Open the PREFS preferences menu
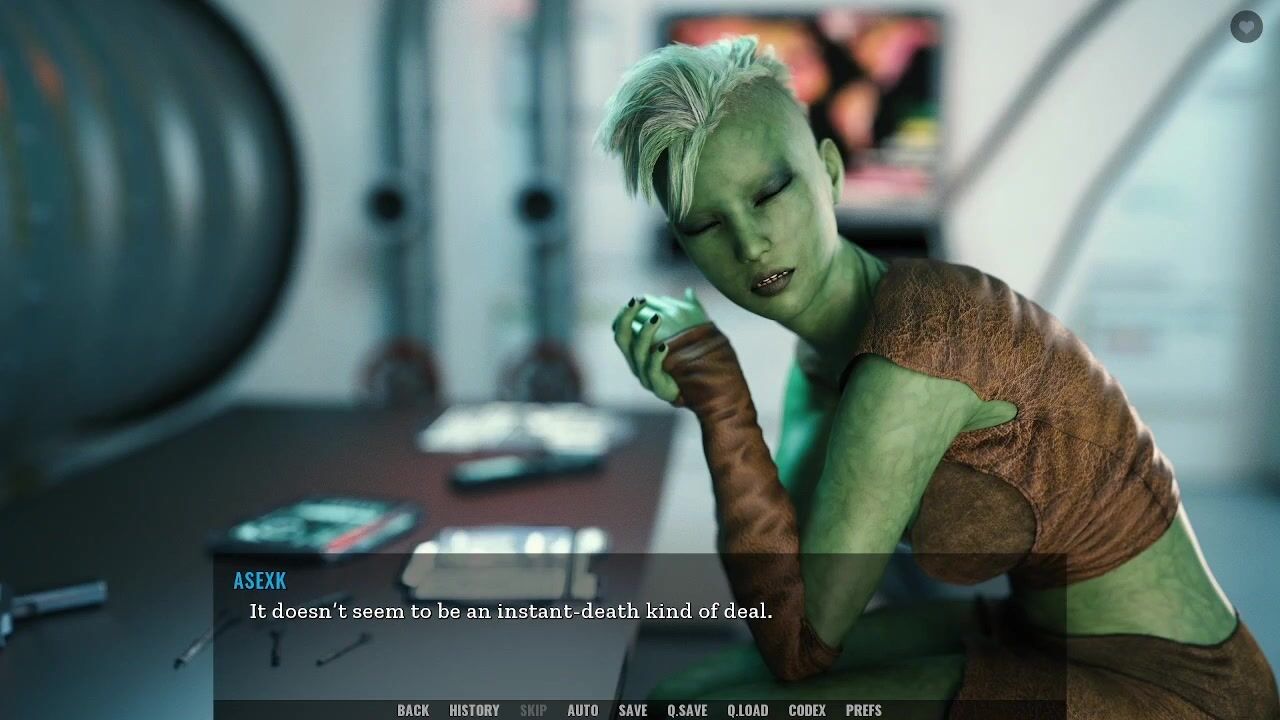Screen dimensions: 1280x720 (864, 710)
